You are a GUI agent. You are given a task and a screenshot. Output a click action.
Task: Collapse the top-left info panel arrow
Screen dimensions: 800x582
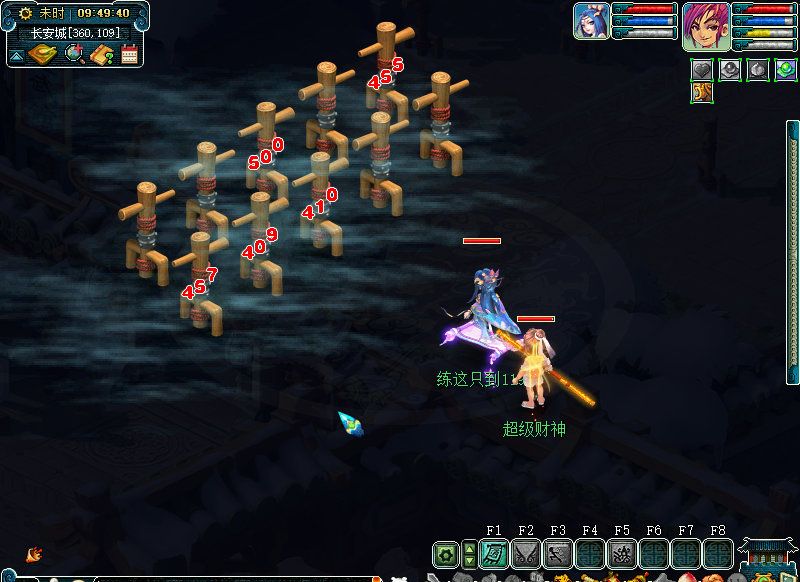click(x=16, y=55)
